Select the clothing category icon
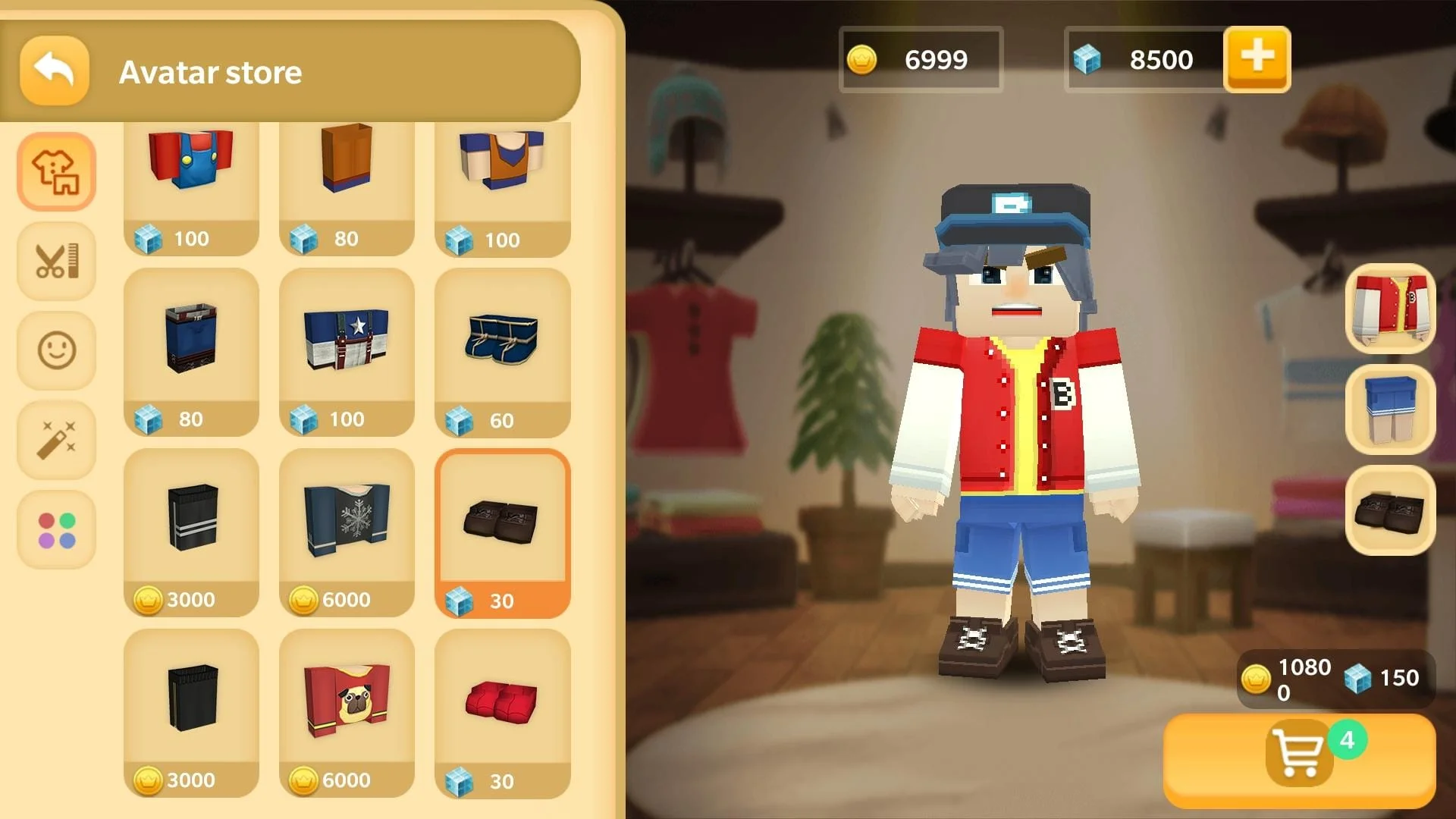Viewport: 1456px width, 819px height. point(55,170)
